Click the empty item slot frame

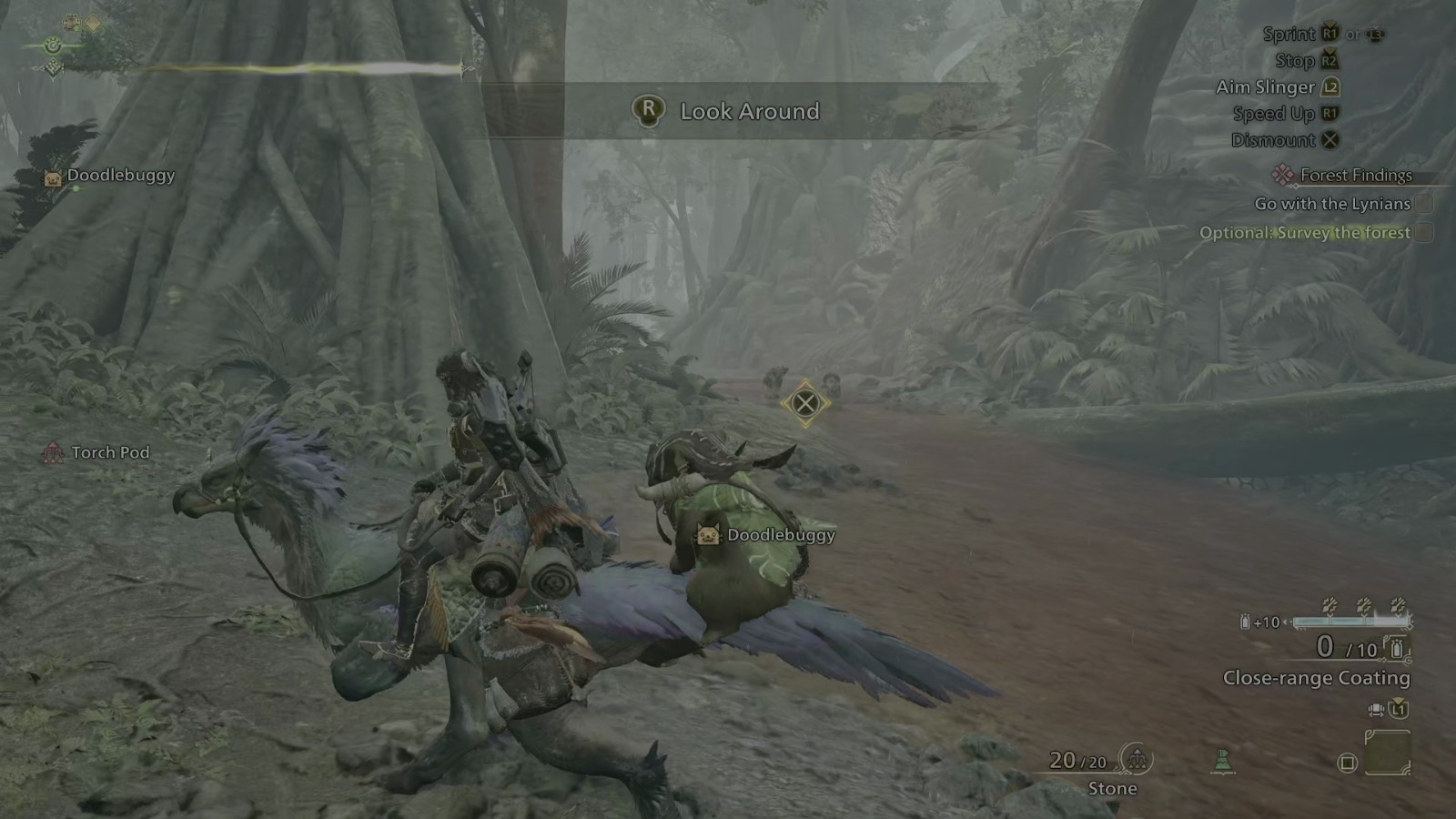(1388, 753)
